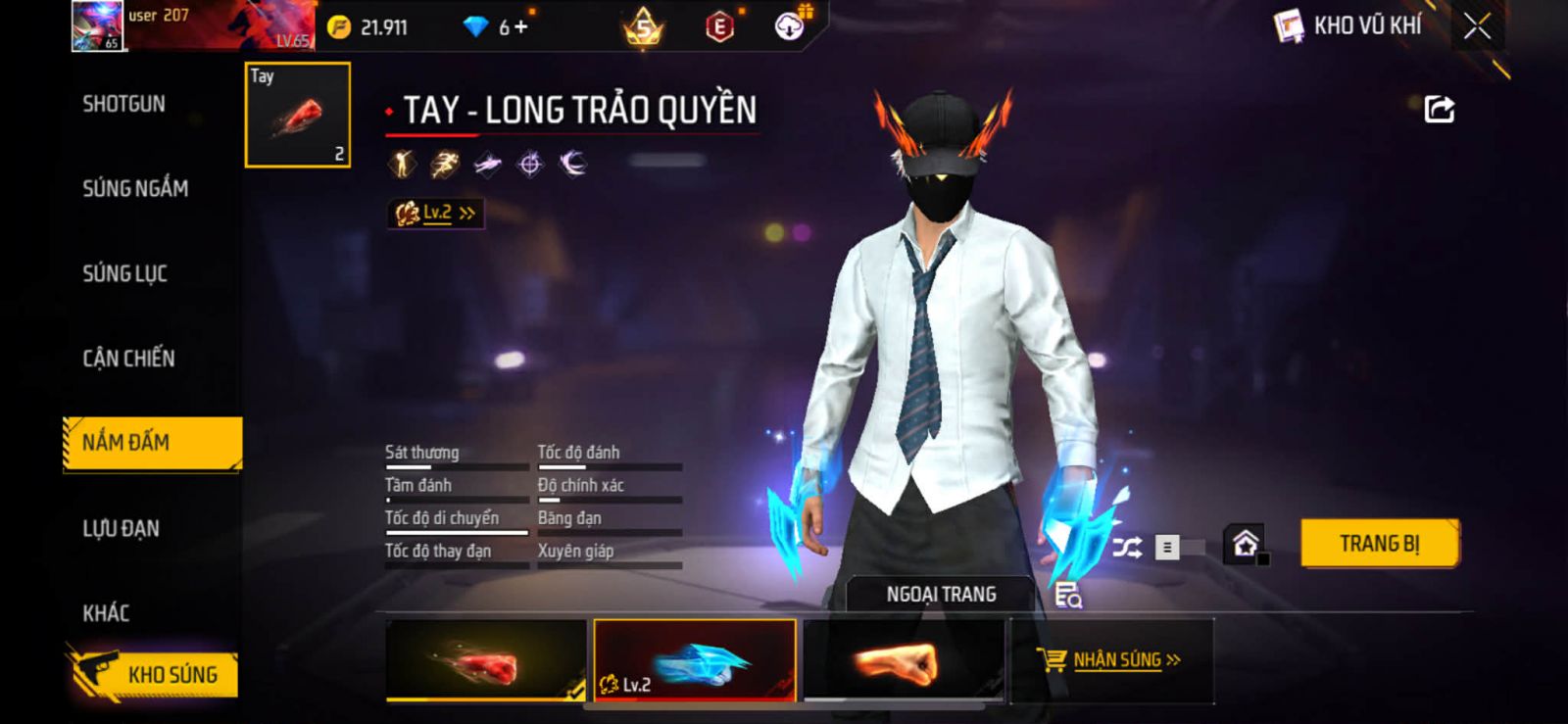1568x724 pixels.
Task: Add diamonds with the plus button
Action: (520, 27)
